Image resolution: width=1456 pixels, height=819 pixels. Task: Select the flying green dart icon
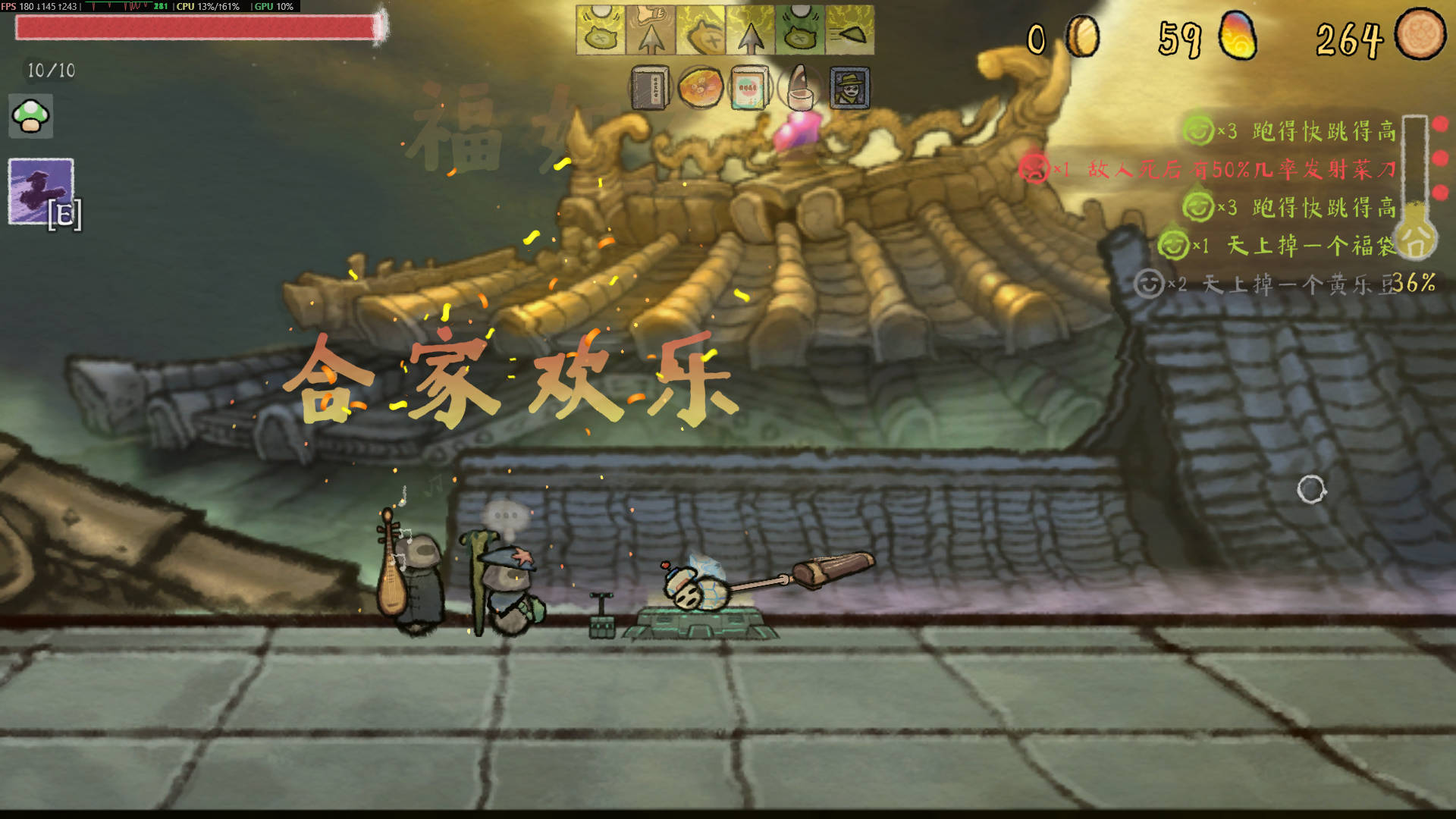pyautogui.click(x=849, y=30)
